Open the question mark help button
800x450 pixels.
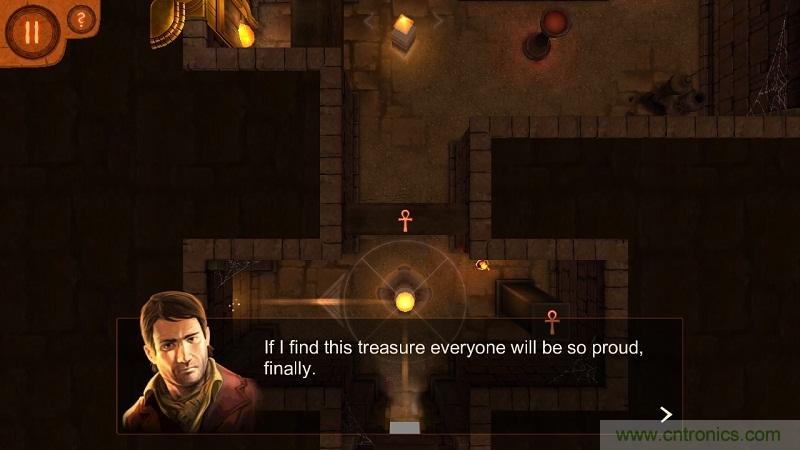pos(81,19)
